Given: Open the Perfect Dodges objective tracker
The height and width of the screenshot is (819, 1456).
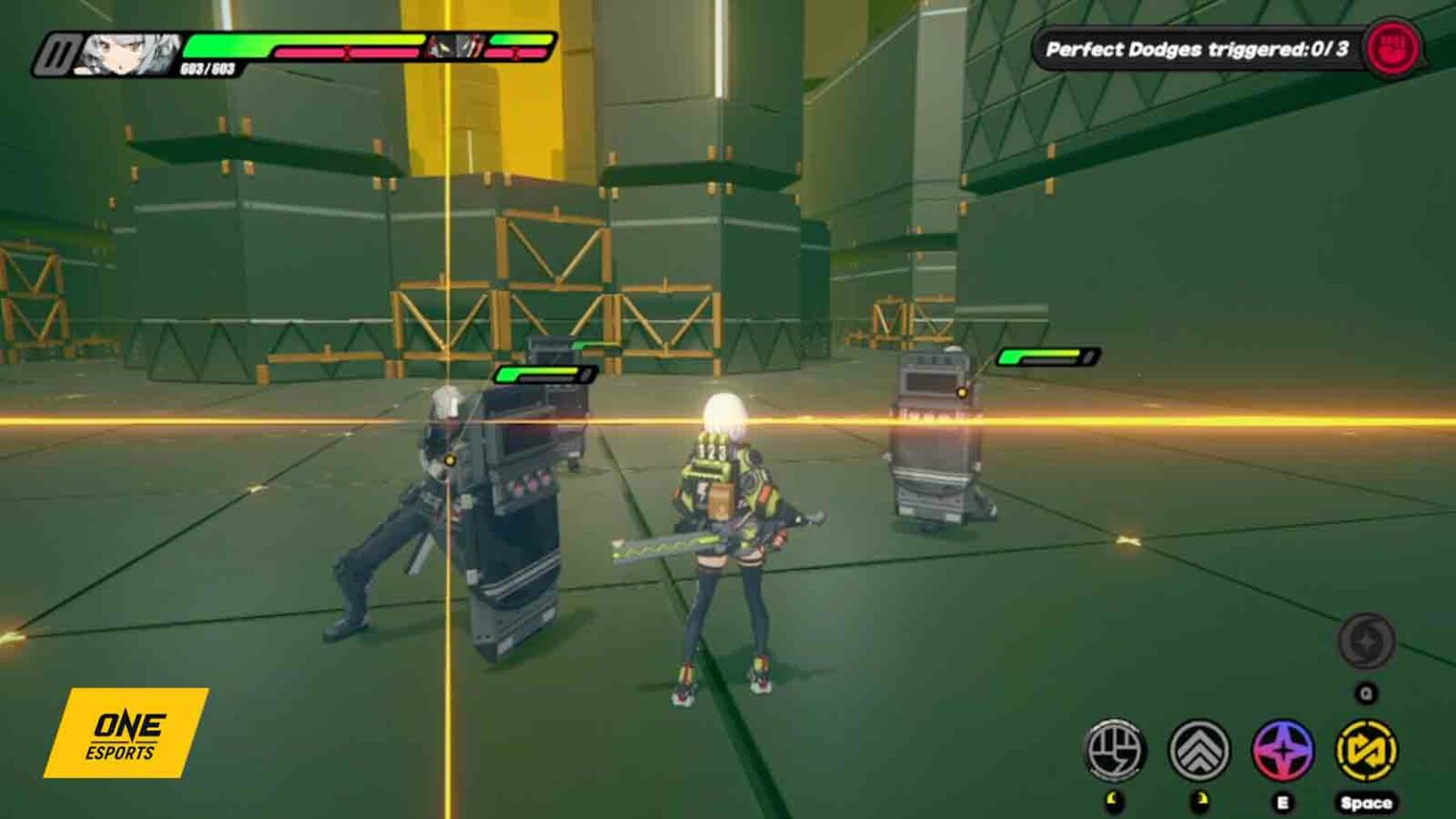Looking at the screenshot, I should pyautogui.click(x=1195, y=49).
